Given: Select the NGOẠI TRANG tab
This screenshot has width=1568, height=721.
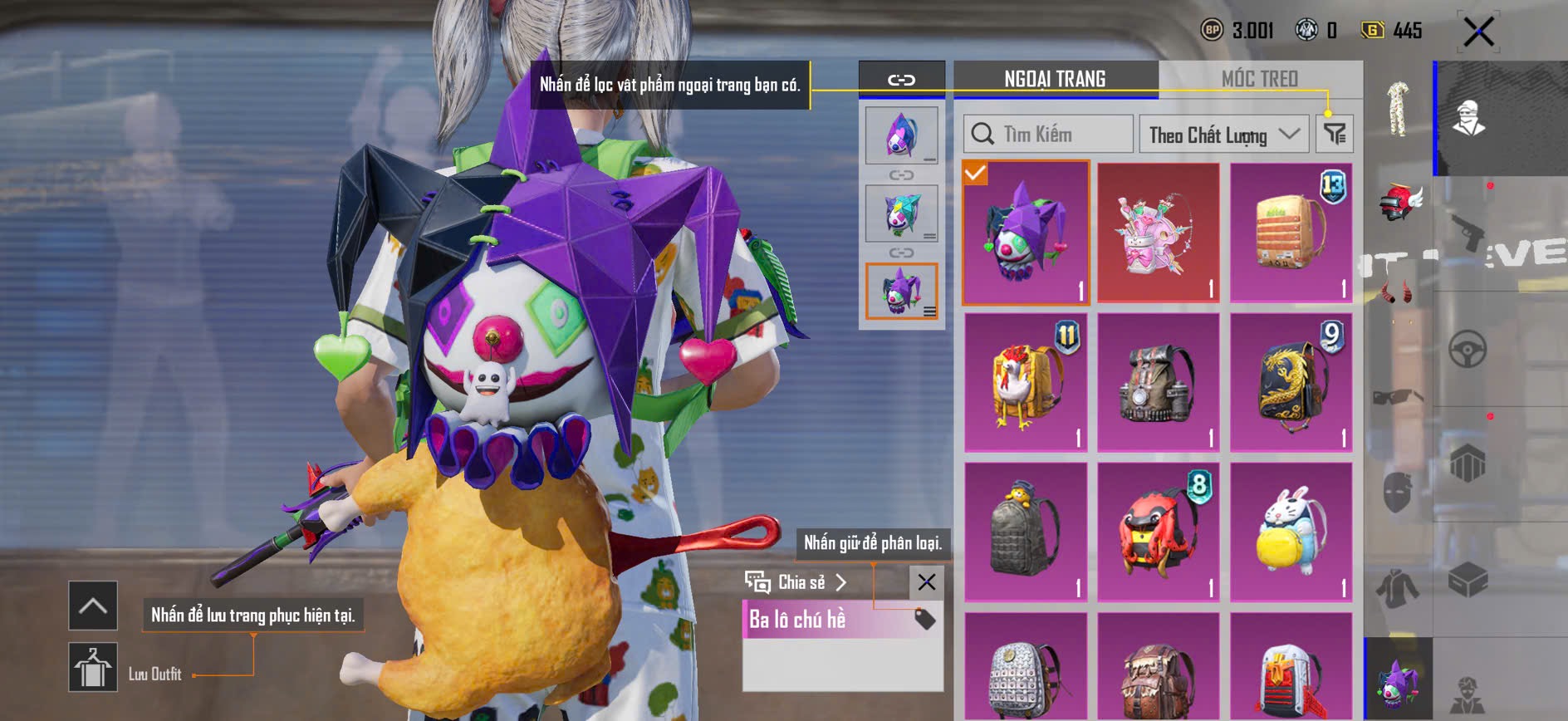Looking at the screenshot, I should click(1055, 79).
